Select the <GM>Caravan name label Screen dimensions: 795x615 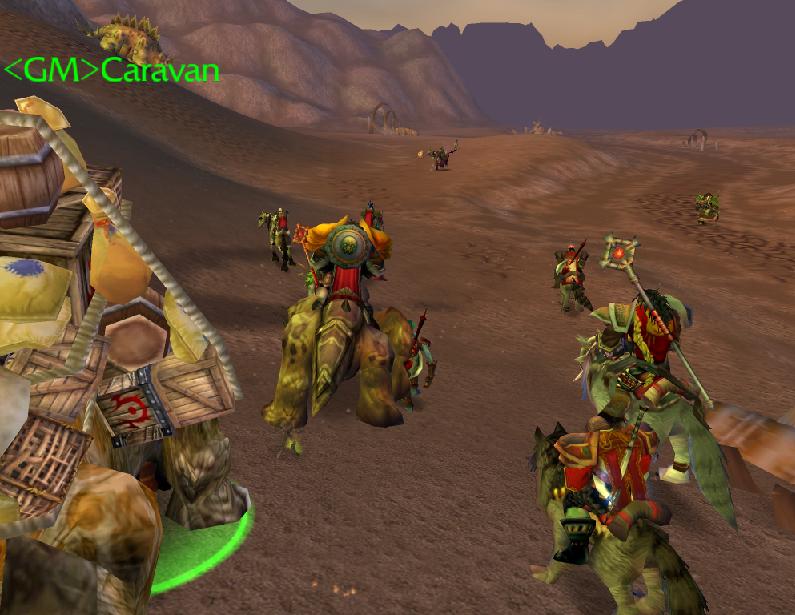tap(111, 70)
